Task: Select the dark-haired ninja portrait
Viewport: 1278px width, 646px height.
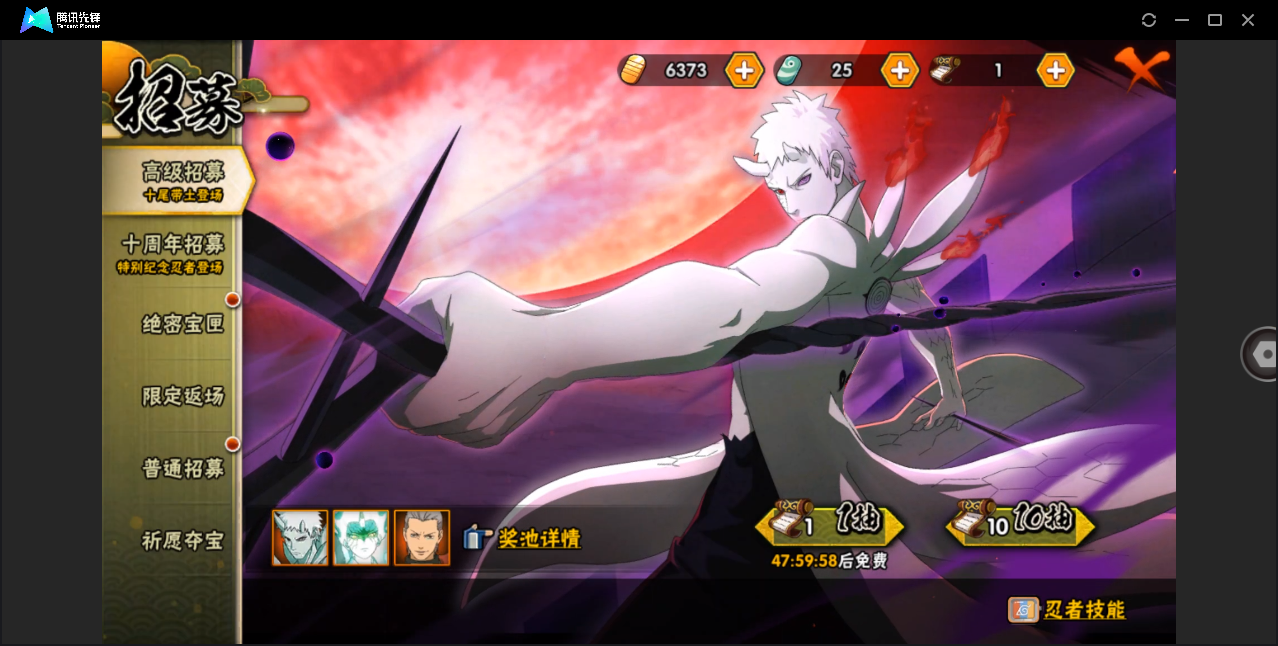Action: click(x=422, y=538)
